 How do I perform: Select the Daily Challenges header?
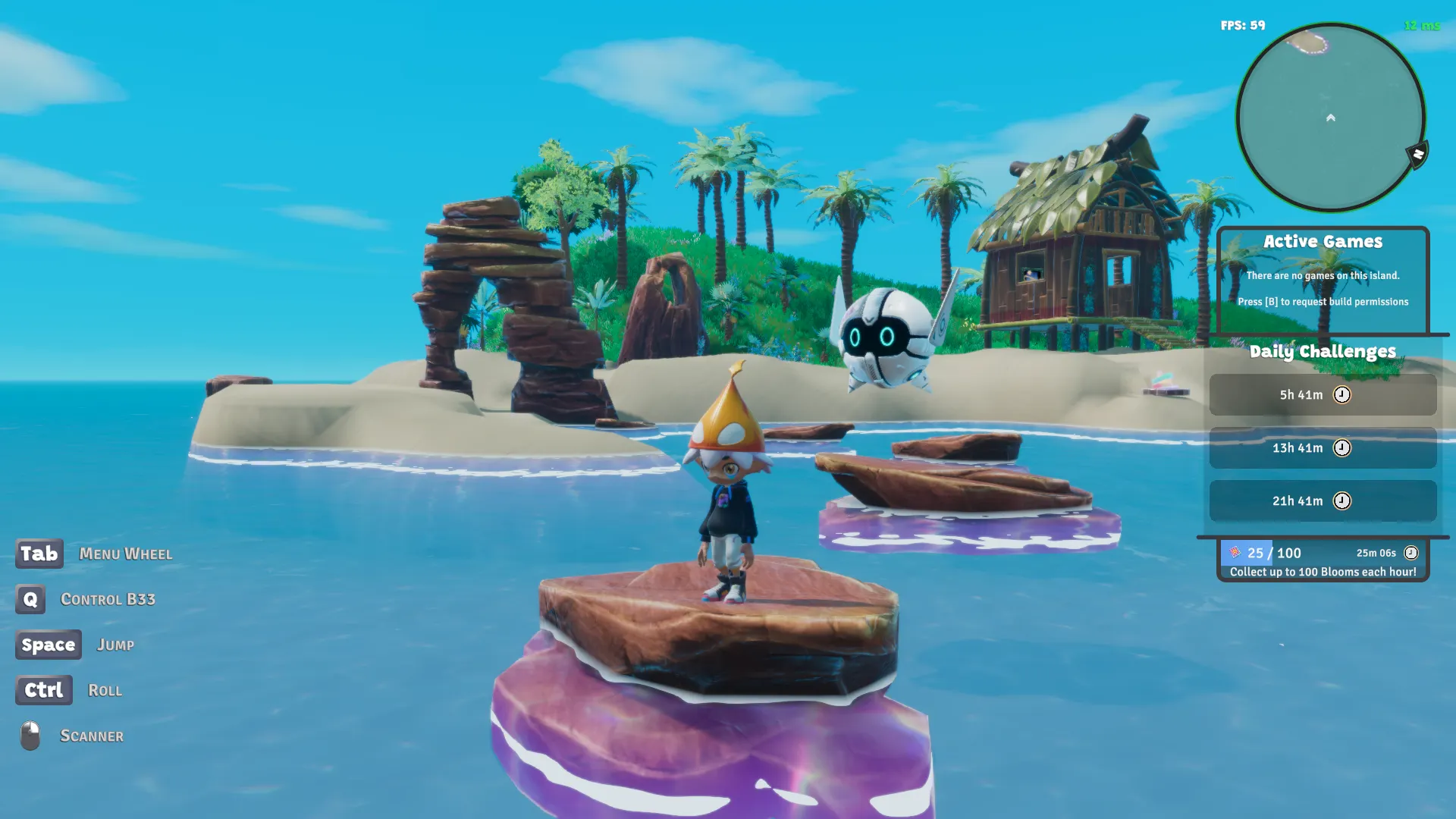pyautogui.click(x=1323, y=351)
